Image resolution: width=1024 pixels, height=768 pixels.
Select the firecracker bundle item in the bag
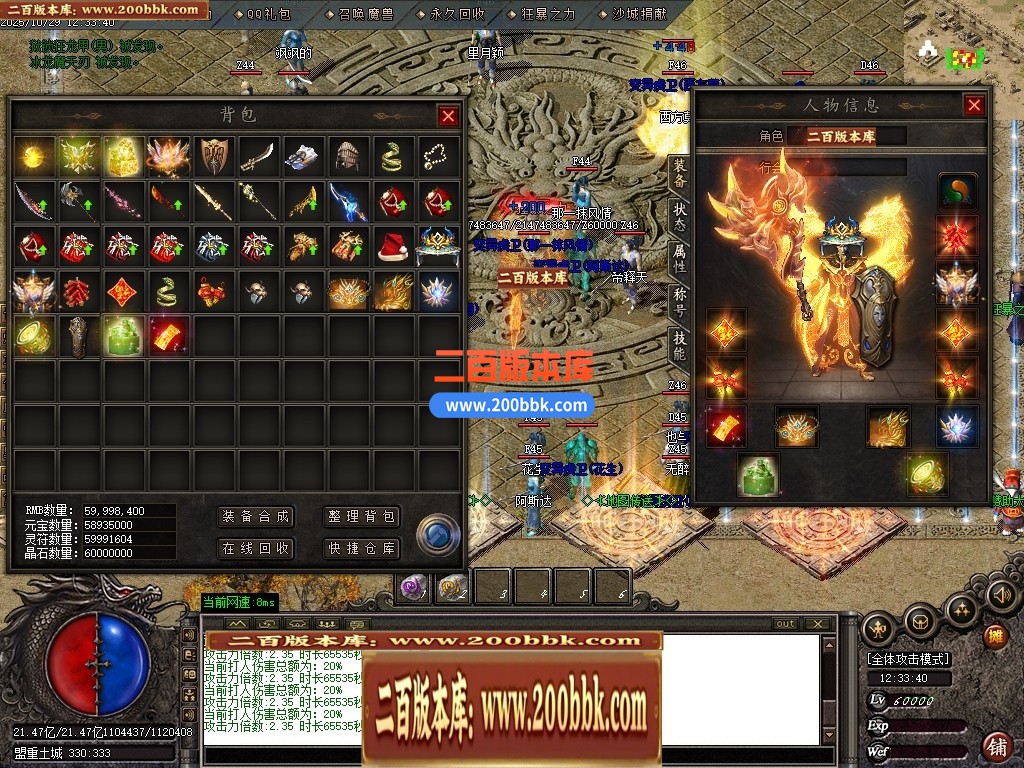(x=79, y=292)
